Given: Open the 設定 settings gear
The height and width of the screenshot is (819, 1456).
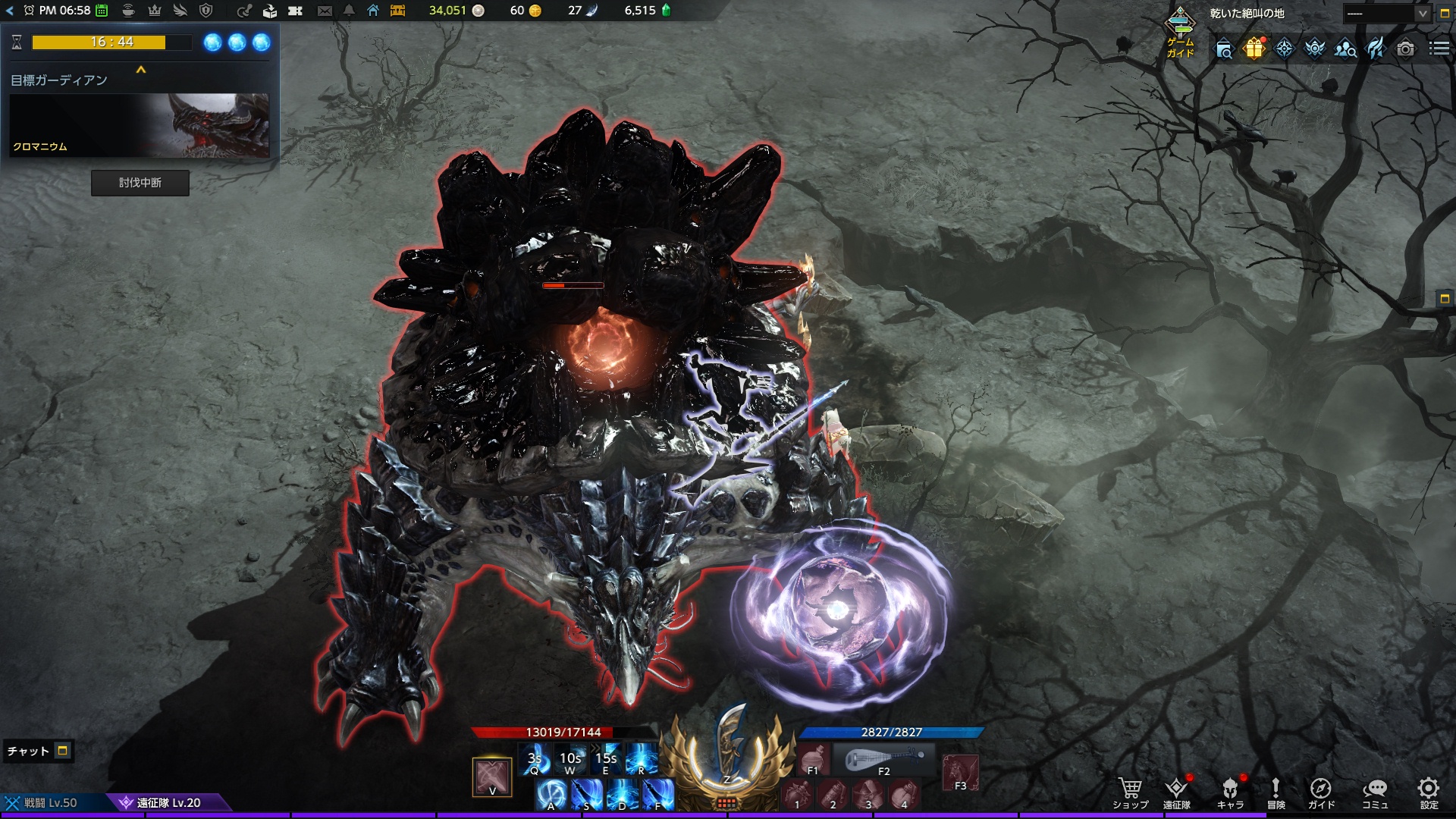Looking at the screenshot, I should coord(1429,793).
